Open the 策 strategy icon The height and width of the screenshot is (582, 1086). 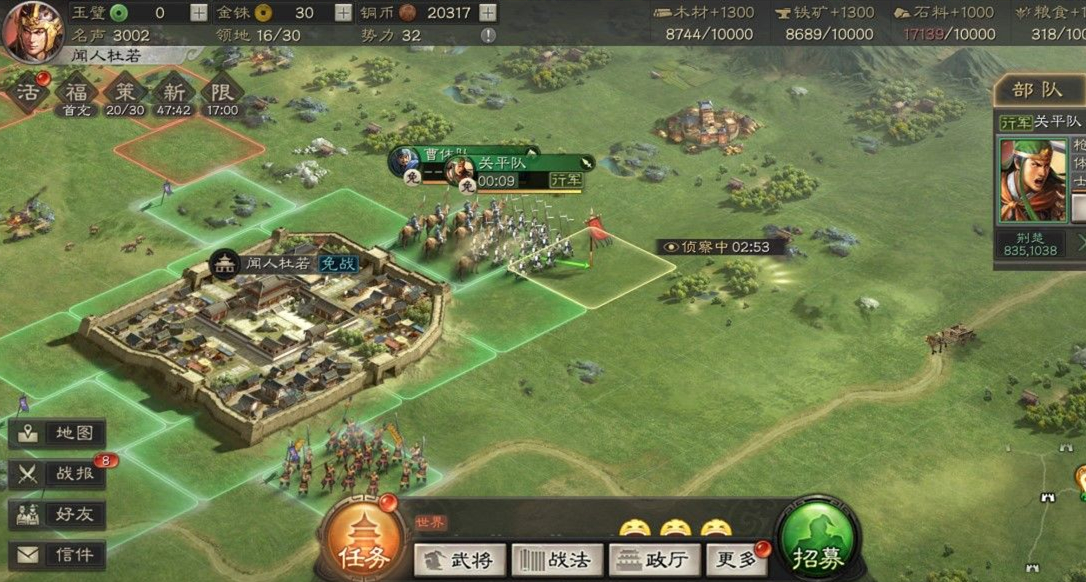pos(125,93)
